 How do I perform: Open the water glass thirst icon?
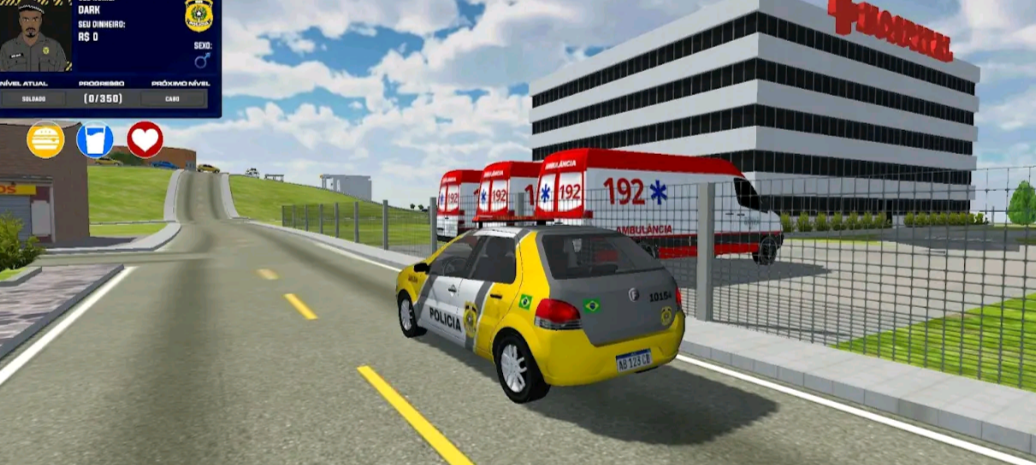(95, 140)
